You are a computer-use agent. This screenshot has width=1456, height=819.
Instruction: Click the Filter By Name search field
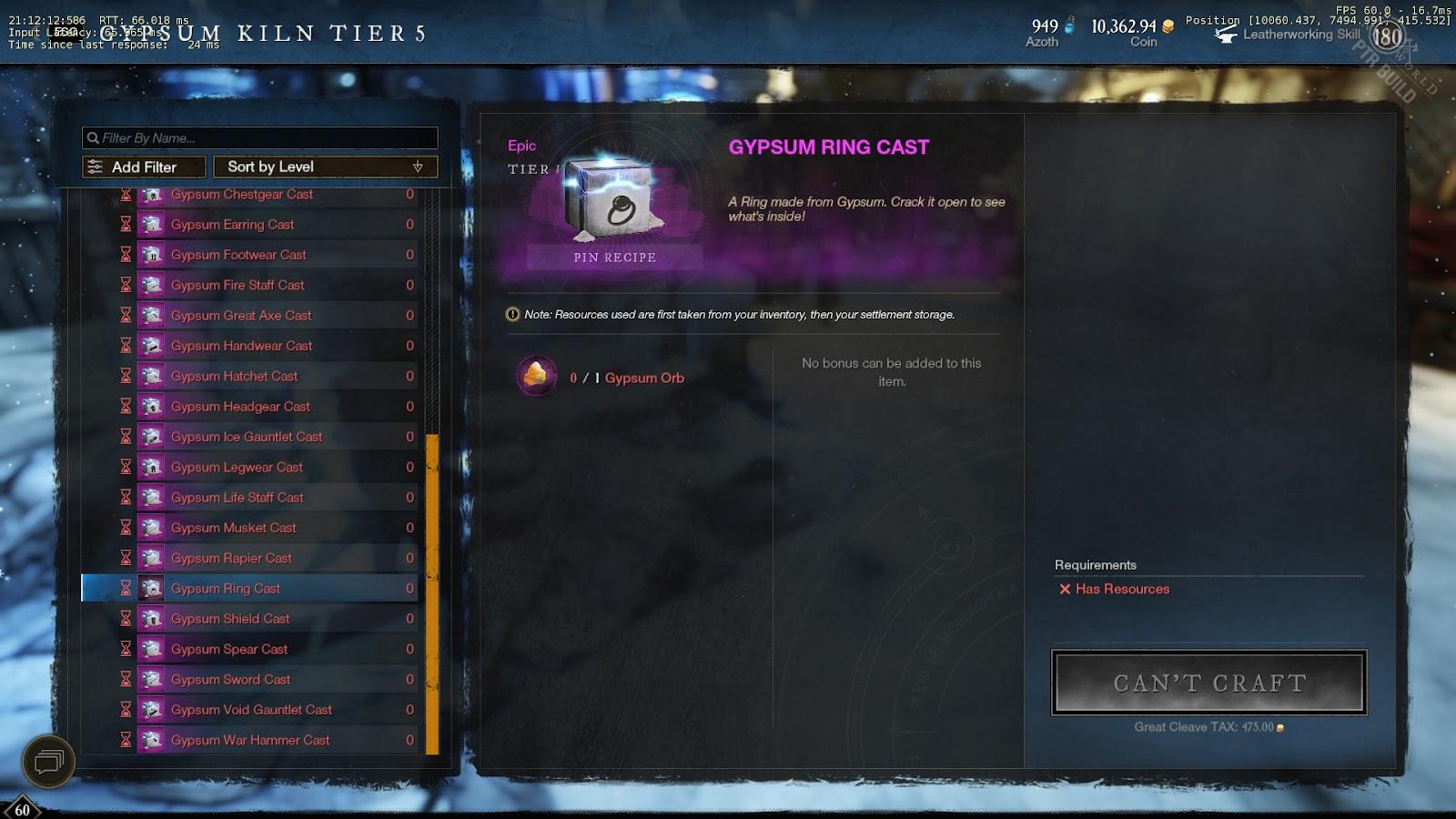pos(259,138)
